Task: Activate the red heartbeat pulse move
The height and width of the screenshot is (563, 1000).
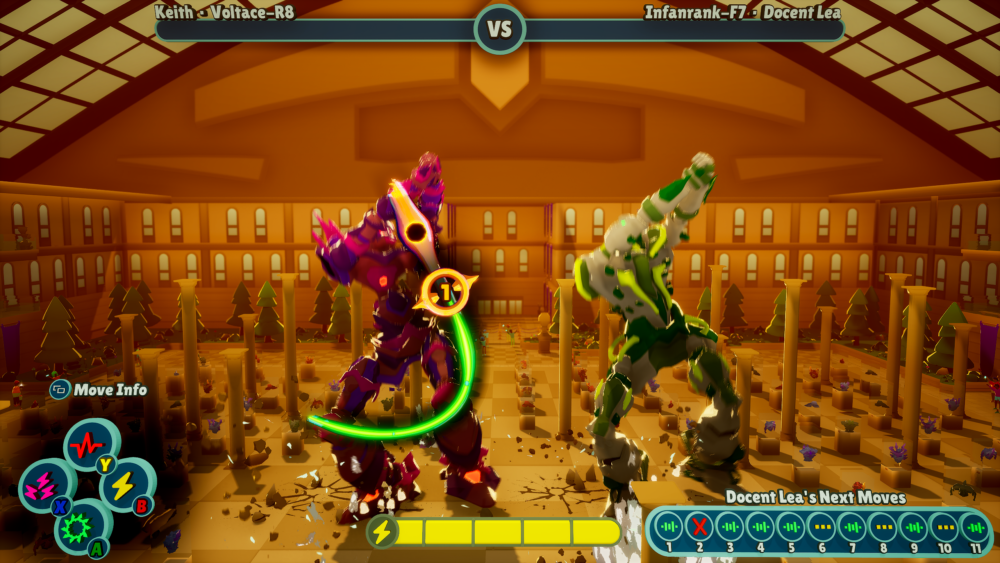Action: 91,444
